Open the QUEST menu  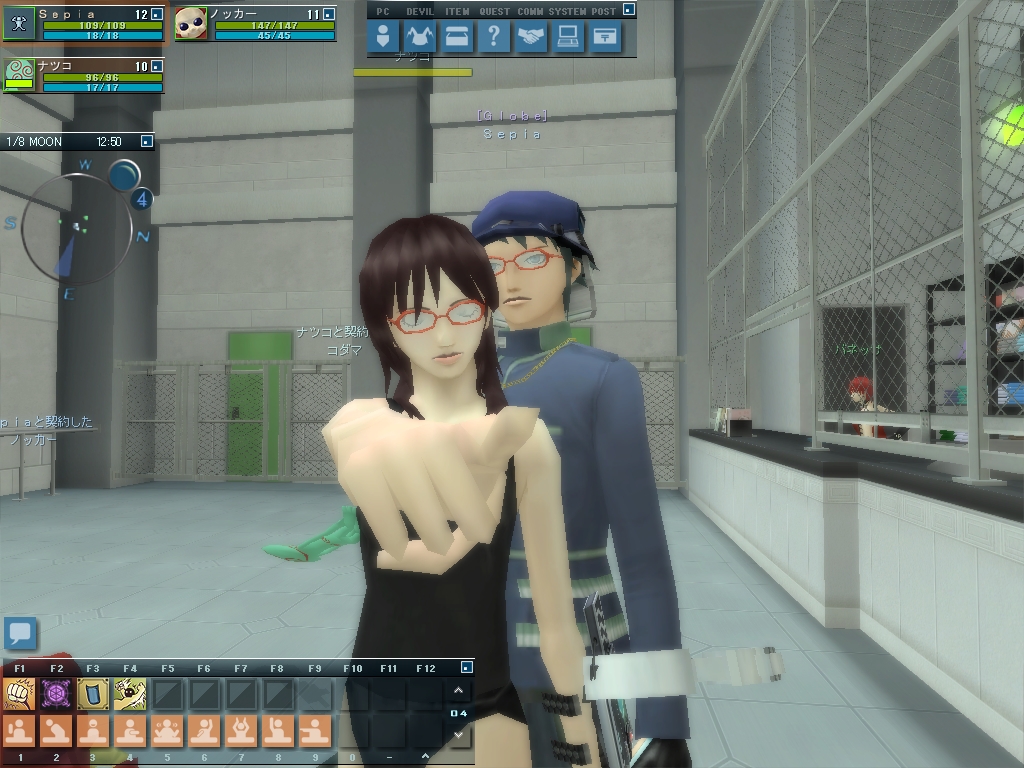tap(494, 37)
